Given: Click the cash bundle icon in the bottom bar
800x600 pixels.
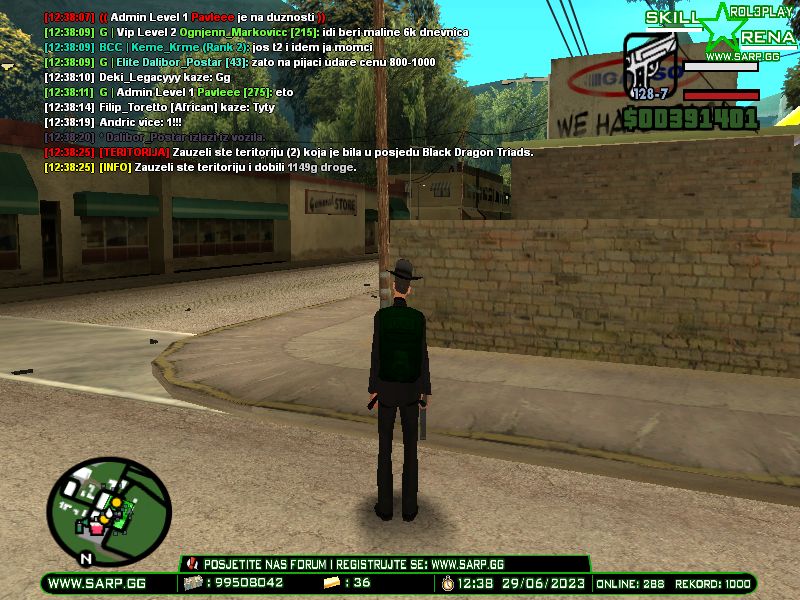Looking at the screenshot, I should pyautogui.click(x=191, y=583).
